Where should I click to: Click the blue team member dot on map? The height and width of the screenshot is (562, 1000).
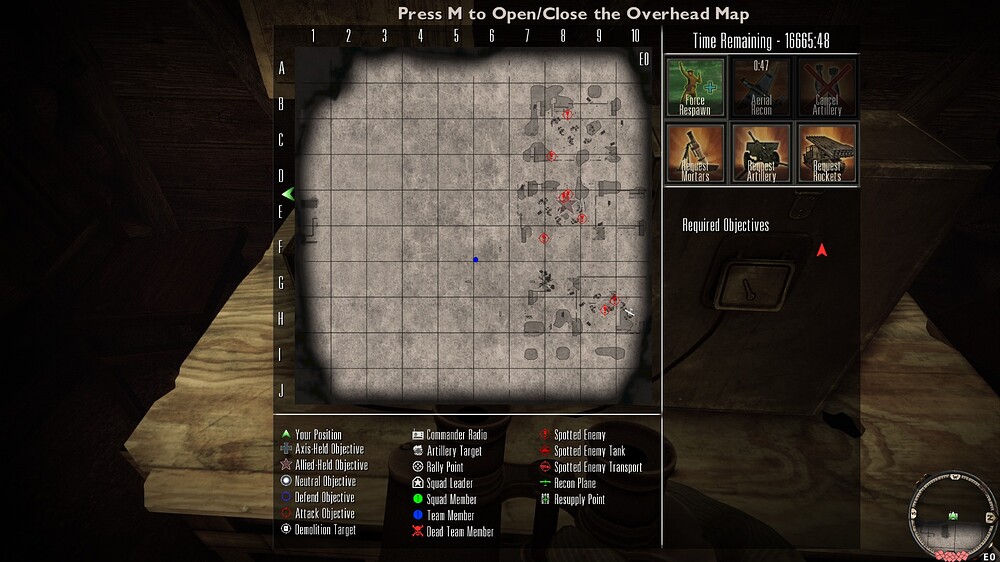pos(476,260)
